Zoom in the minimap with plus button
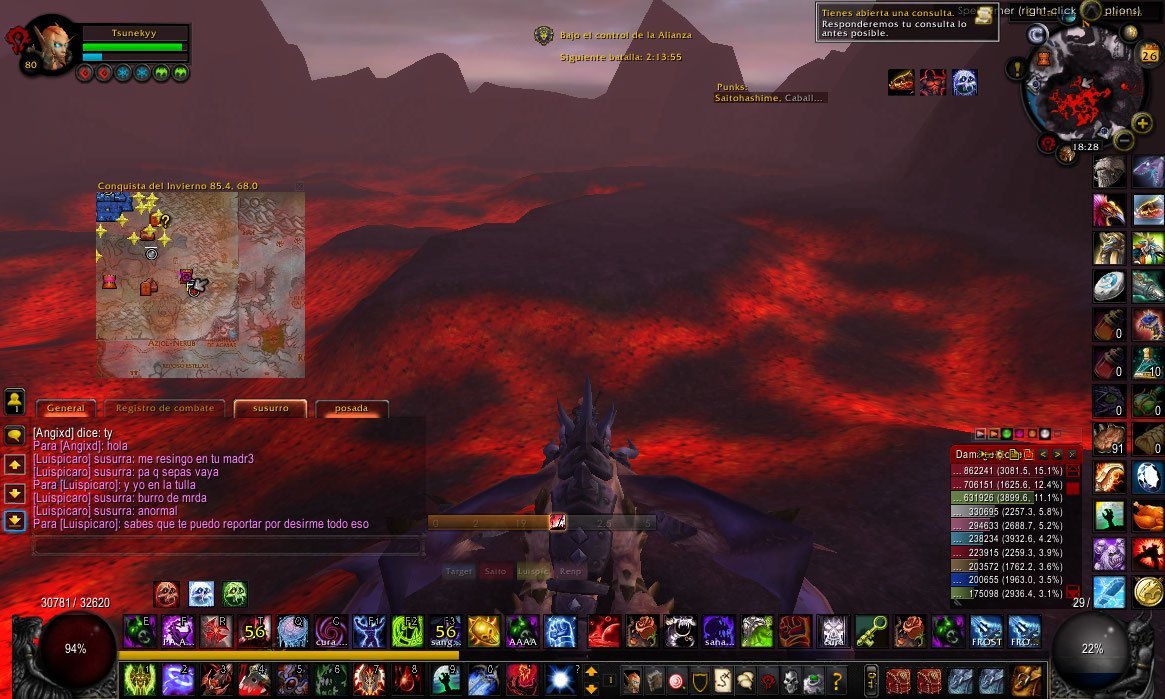This screenshot has height=699, width=1165. 1143,122
